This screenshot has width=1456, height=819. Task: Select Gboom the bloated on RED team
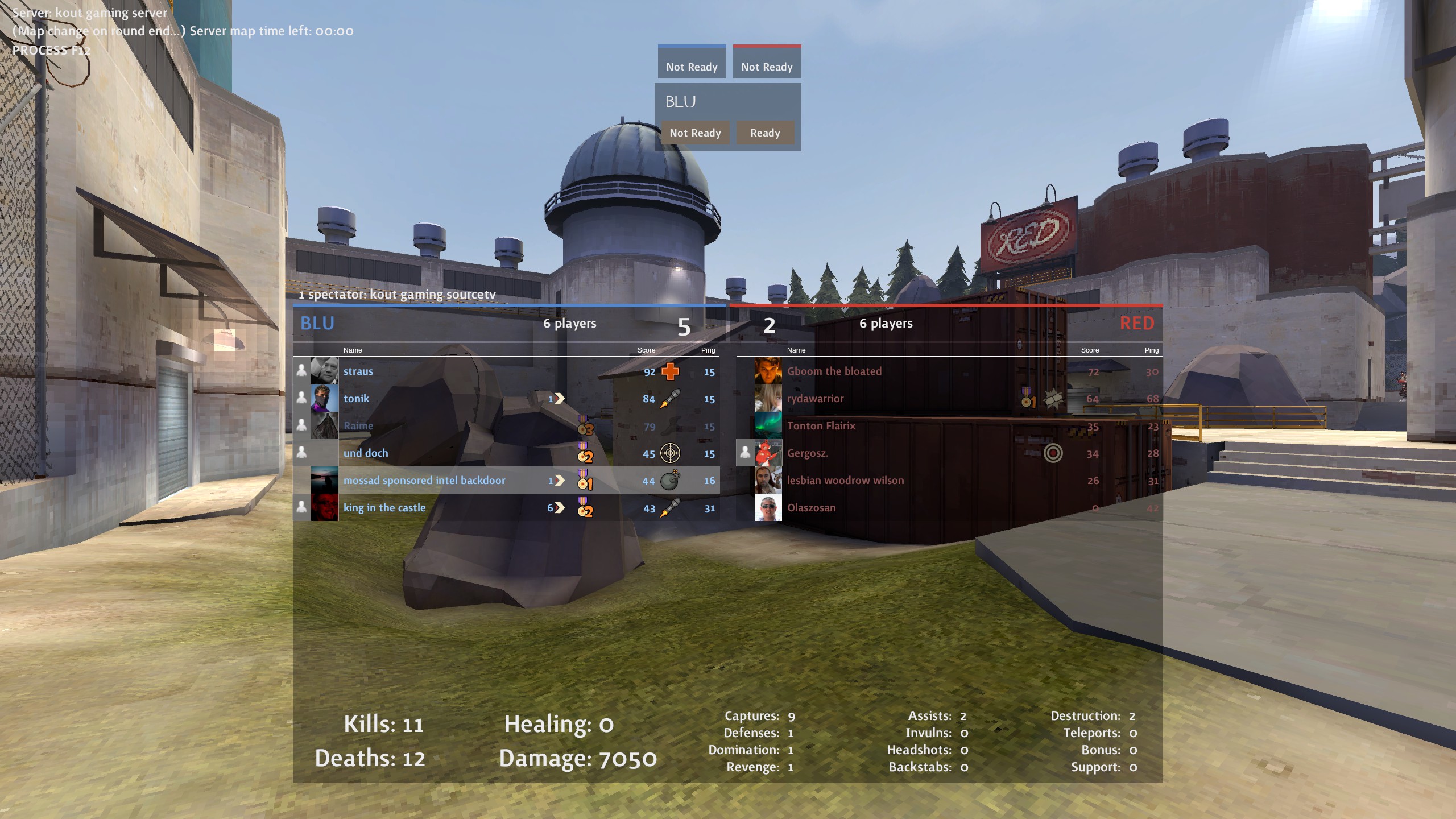click(x=834, y=371)
